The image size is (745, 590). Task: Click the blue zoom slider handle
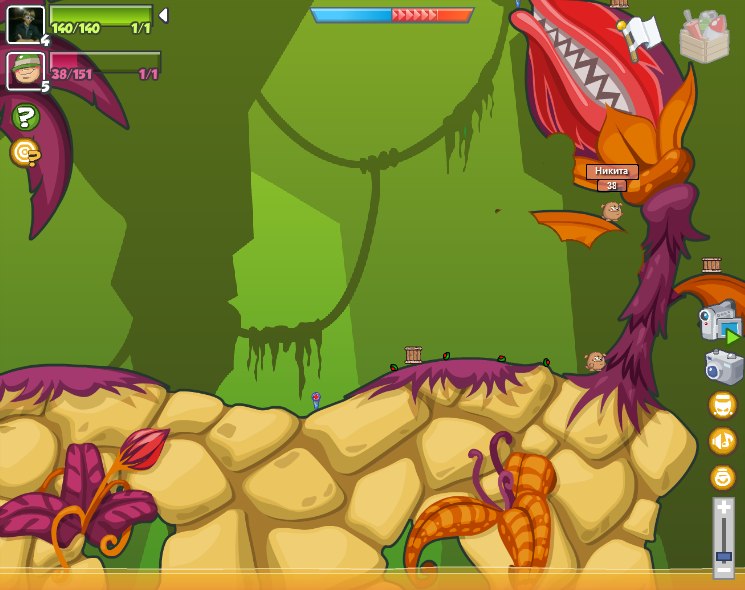click(x=723, y=556)
